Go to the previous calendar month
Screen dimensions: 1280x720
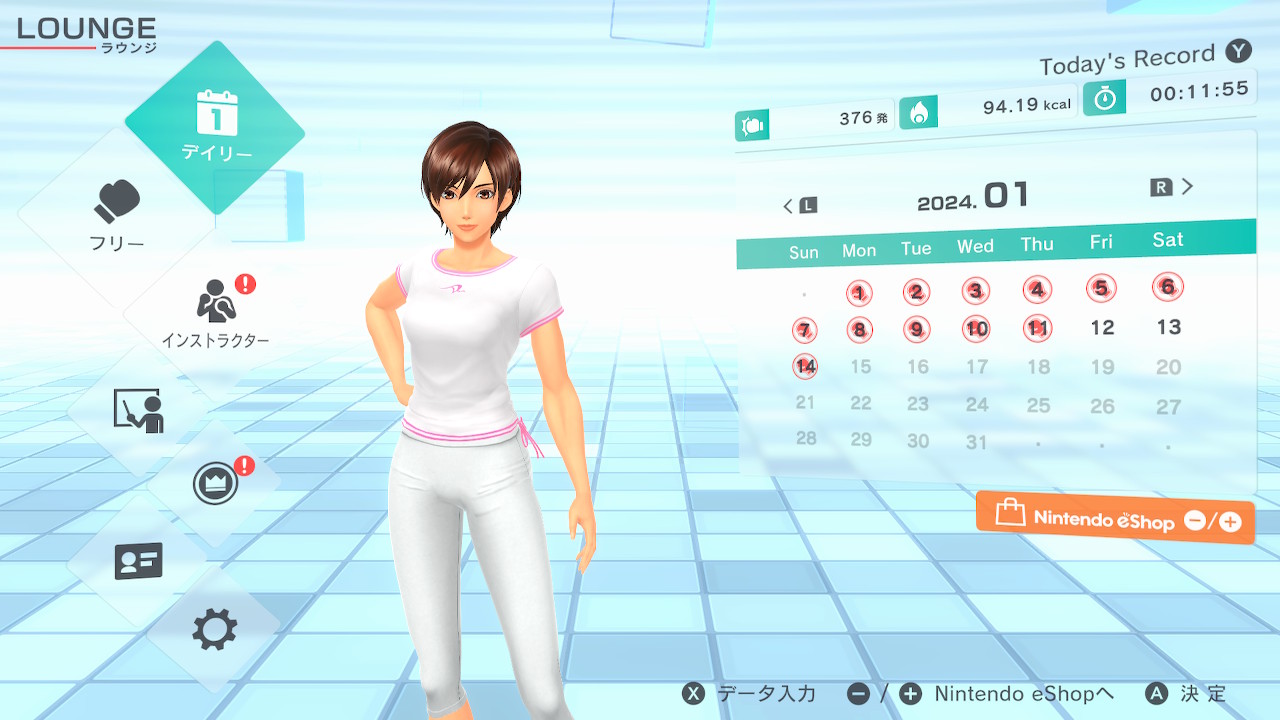[798, 206]
